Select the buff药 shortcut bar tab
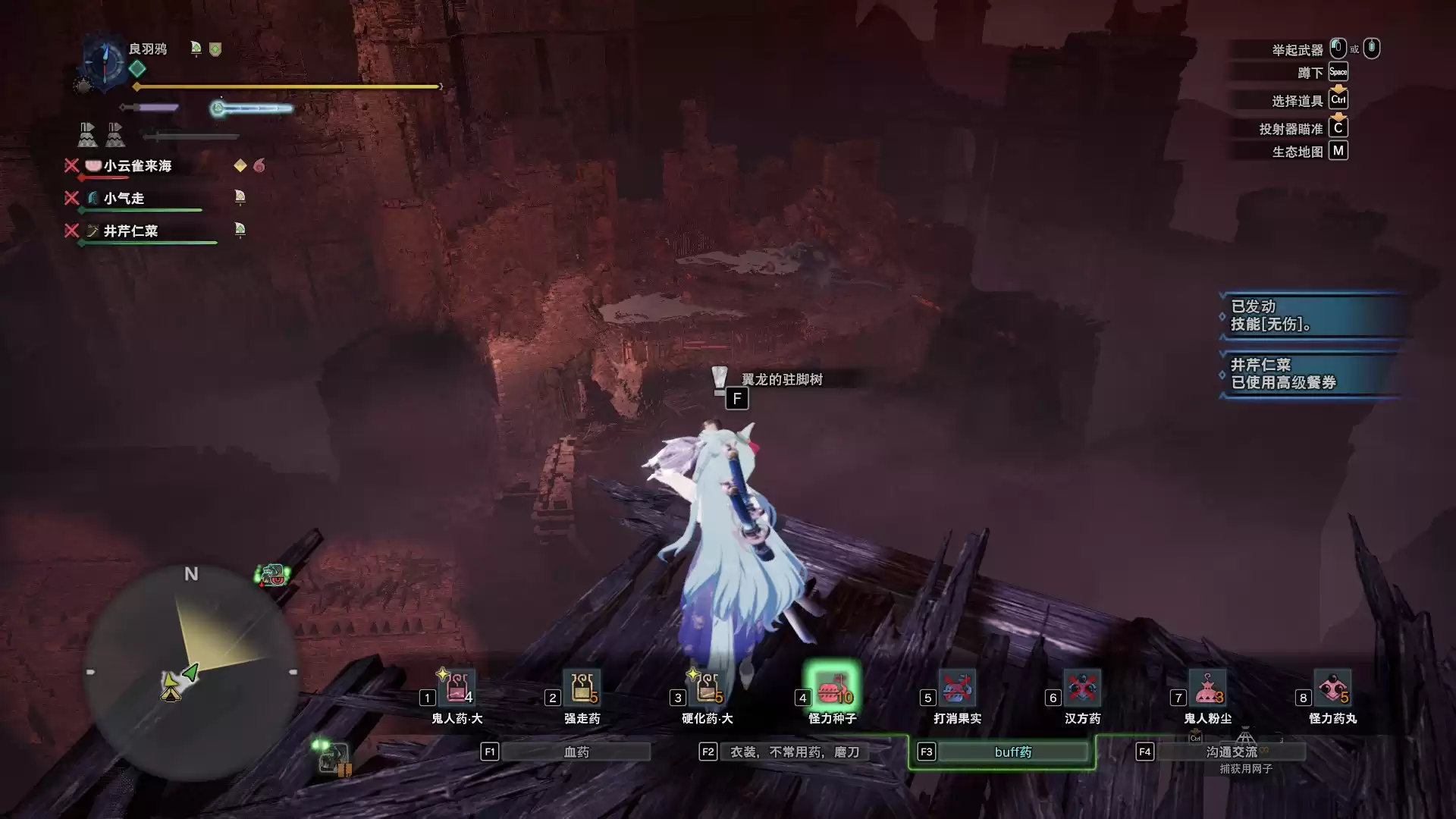Screen dimensions: 1456x819 pos(1012,752)
